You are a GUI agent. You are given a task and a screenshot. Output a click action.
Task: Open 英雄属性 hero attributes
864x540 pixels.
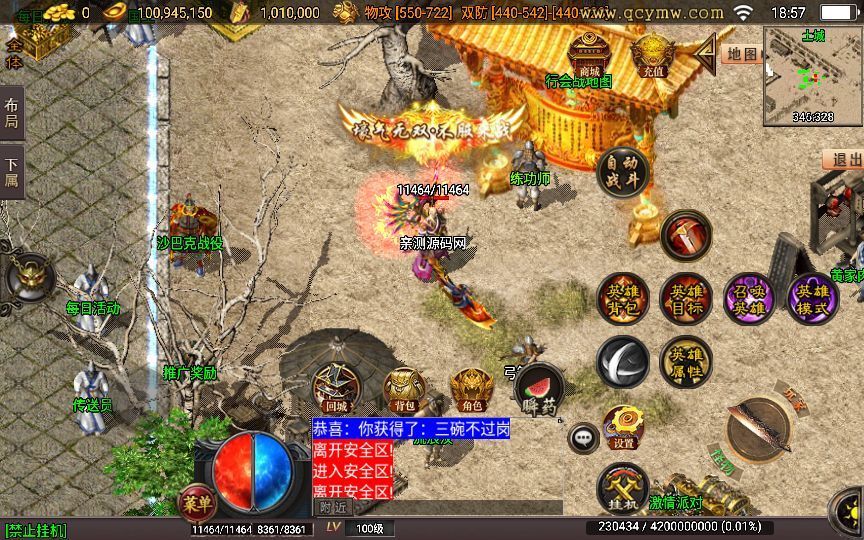coord(686,362)
